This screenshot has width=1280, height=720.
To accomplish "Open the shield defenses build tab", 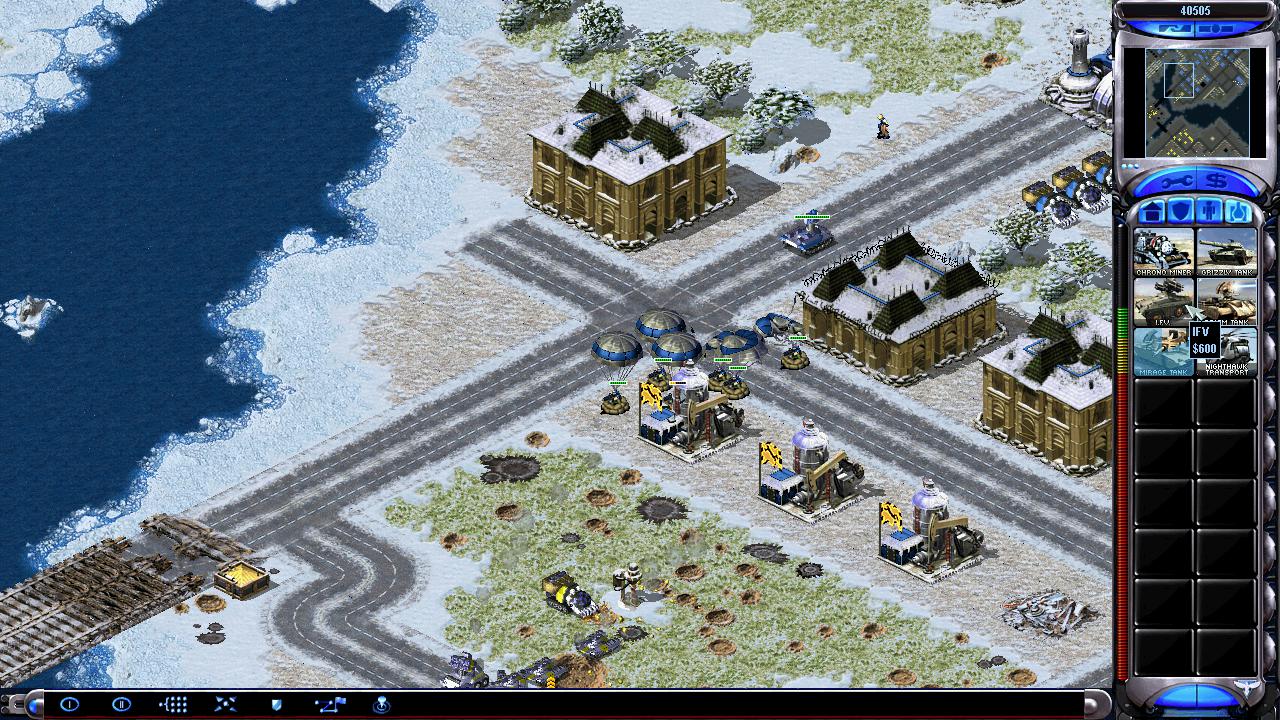I will coord(1180,212).
